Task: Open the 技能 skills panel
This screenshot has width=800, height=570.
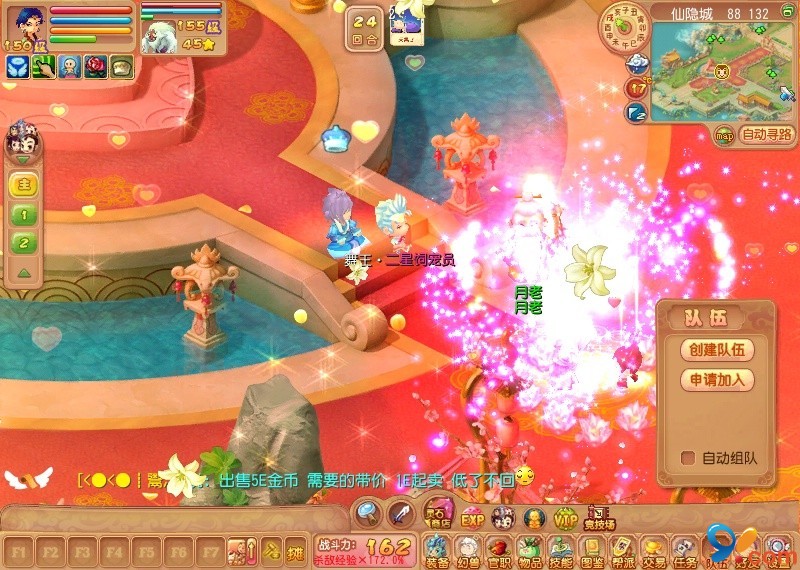Action: tap(560, 549)
